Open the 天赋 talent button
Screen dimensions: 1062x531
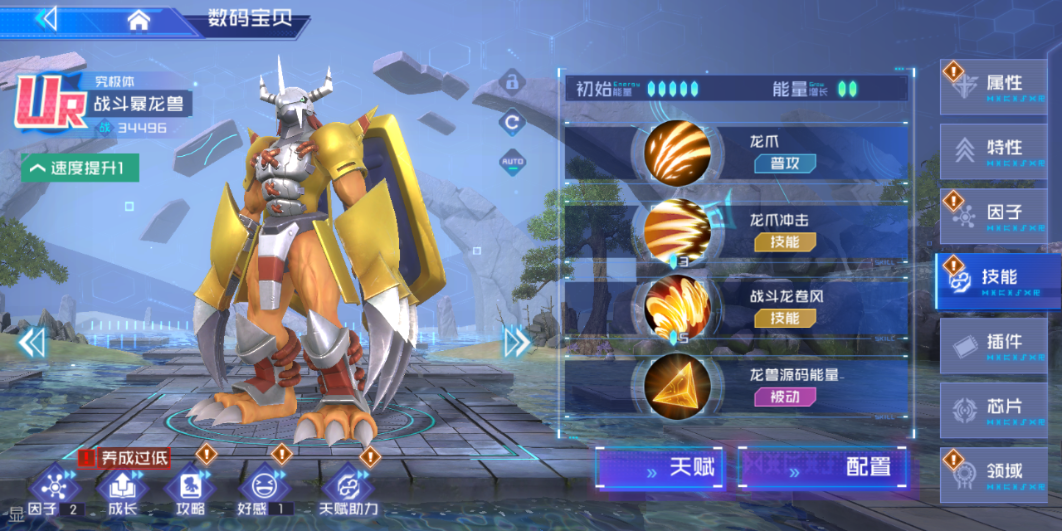[x=659, y=467]
